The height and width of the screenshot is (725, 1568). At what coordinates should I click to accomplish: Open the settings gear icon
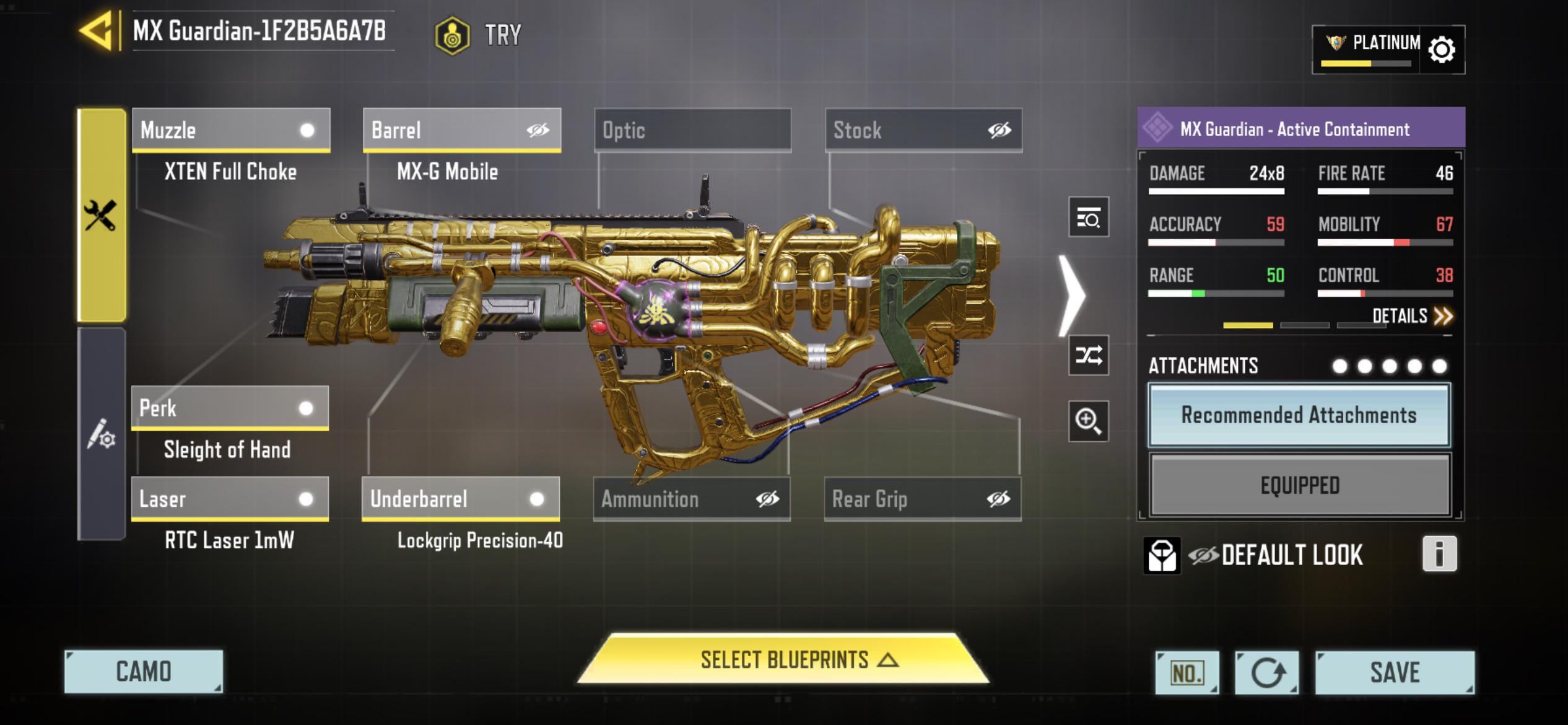coord(1442,50)
